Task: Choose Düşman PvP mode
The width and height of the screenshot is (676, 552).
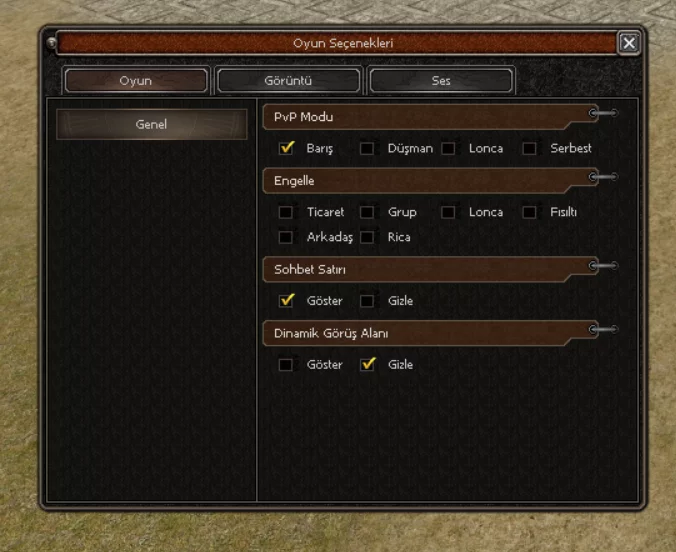Action: click(x=367, y=149)
